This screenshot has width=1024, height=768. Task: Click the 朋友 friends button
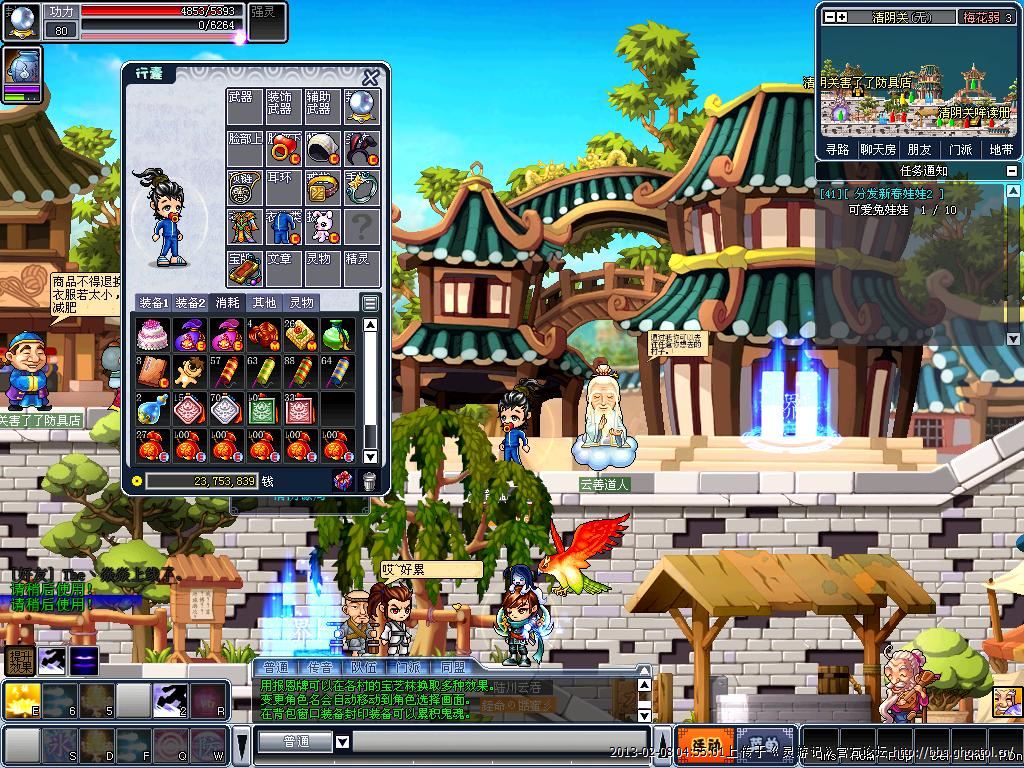pos(919,149)
